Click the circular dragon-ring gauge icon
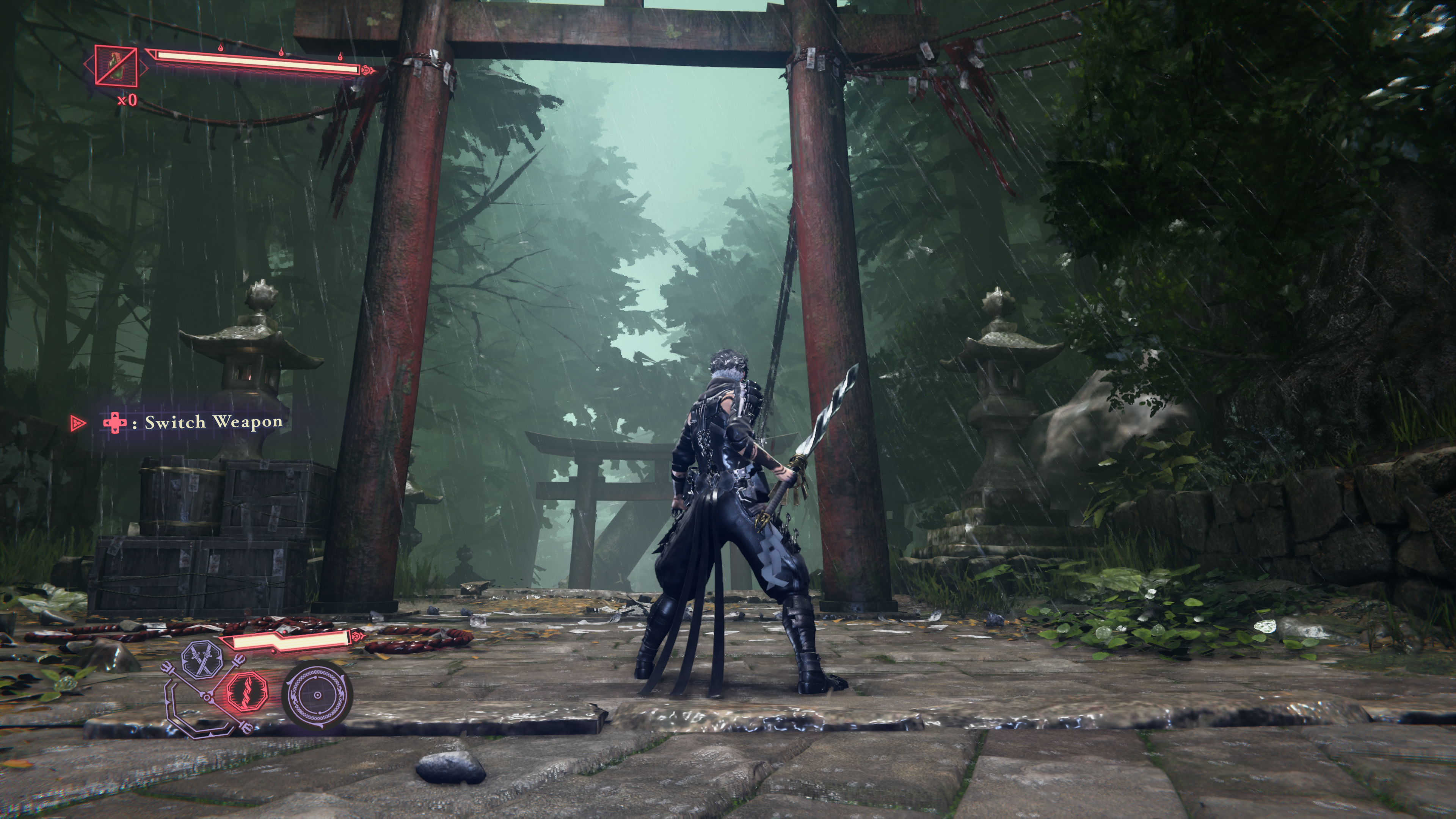 317,695
